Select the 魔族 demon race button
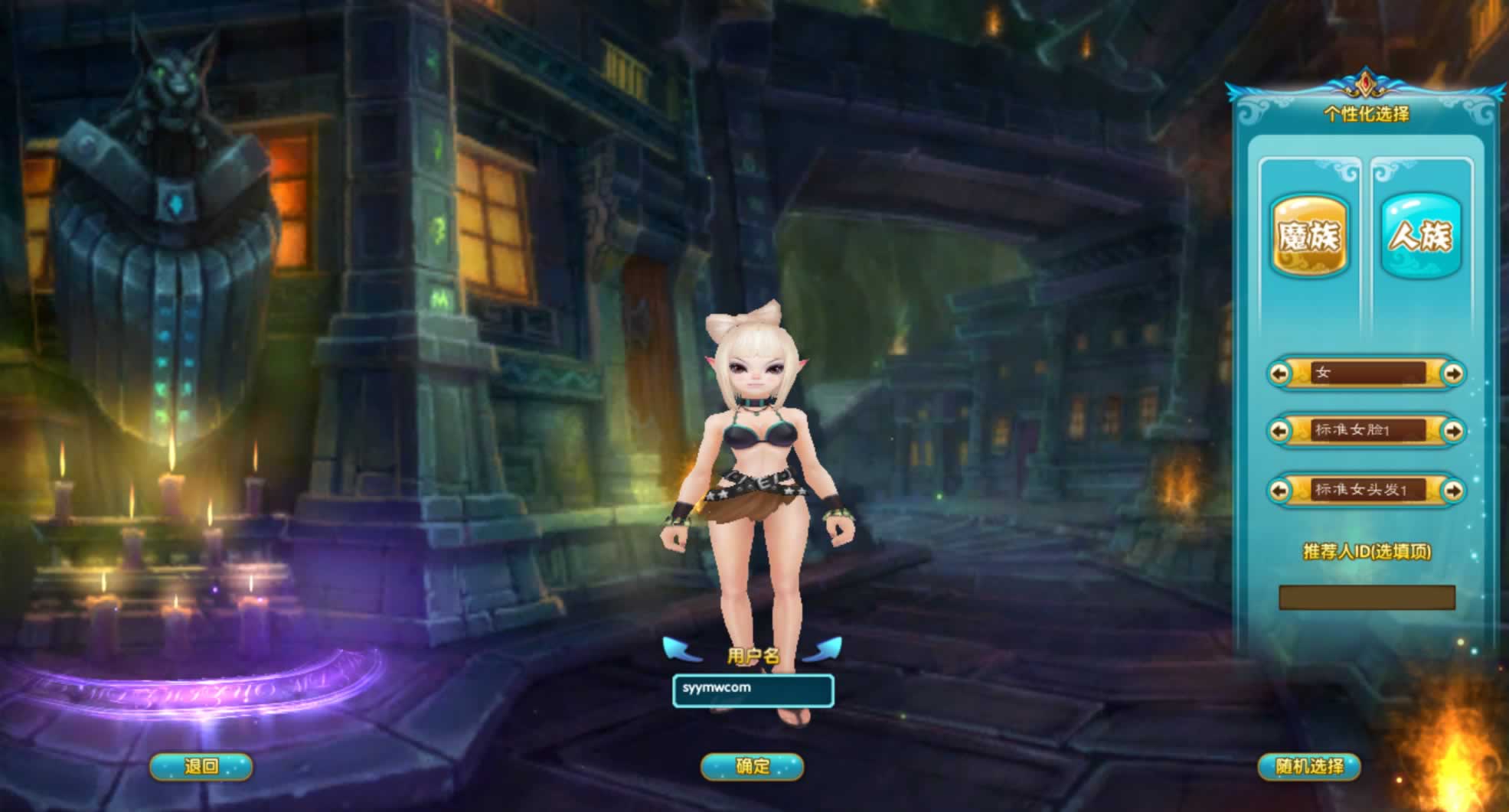 (1309, 236)
